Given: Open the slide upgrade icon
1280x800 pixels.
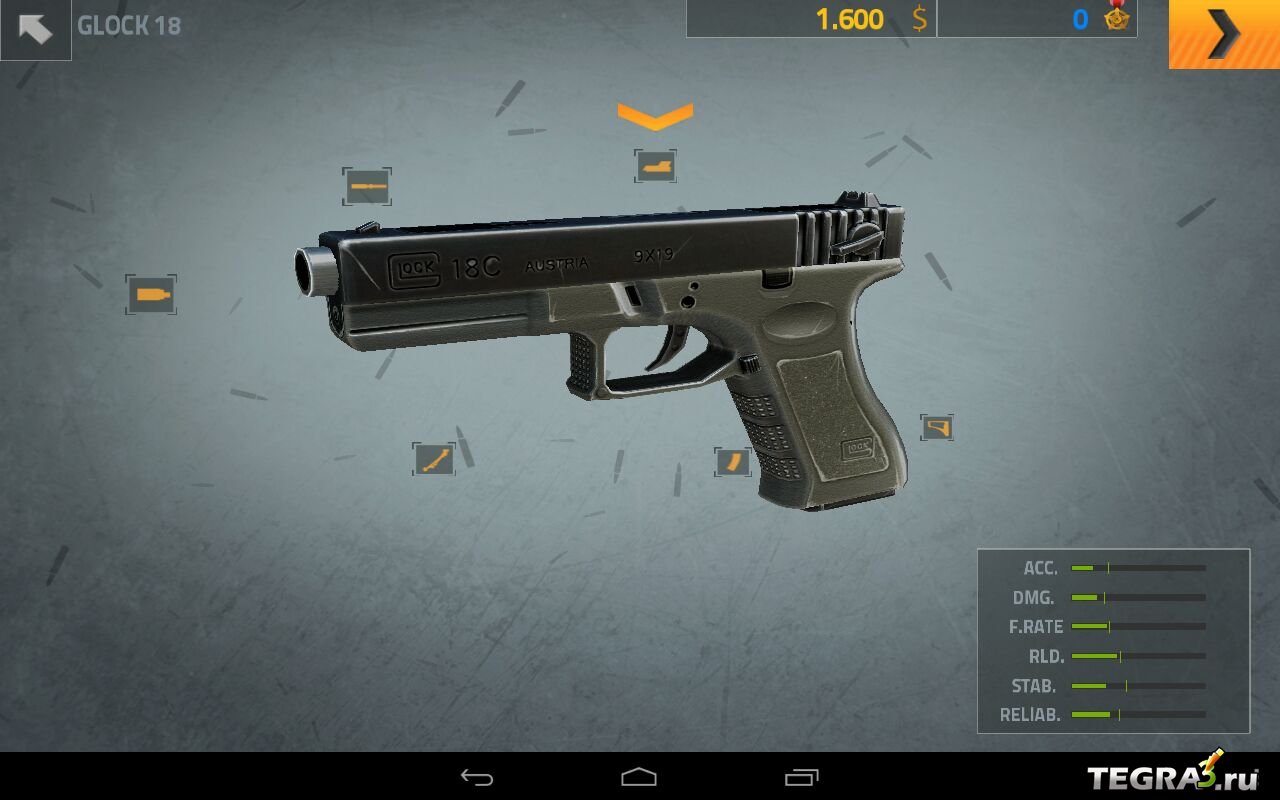Looking at the screenshot, I should (655, 166).
